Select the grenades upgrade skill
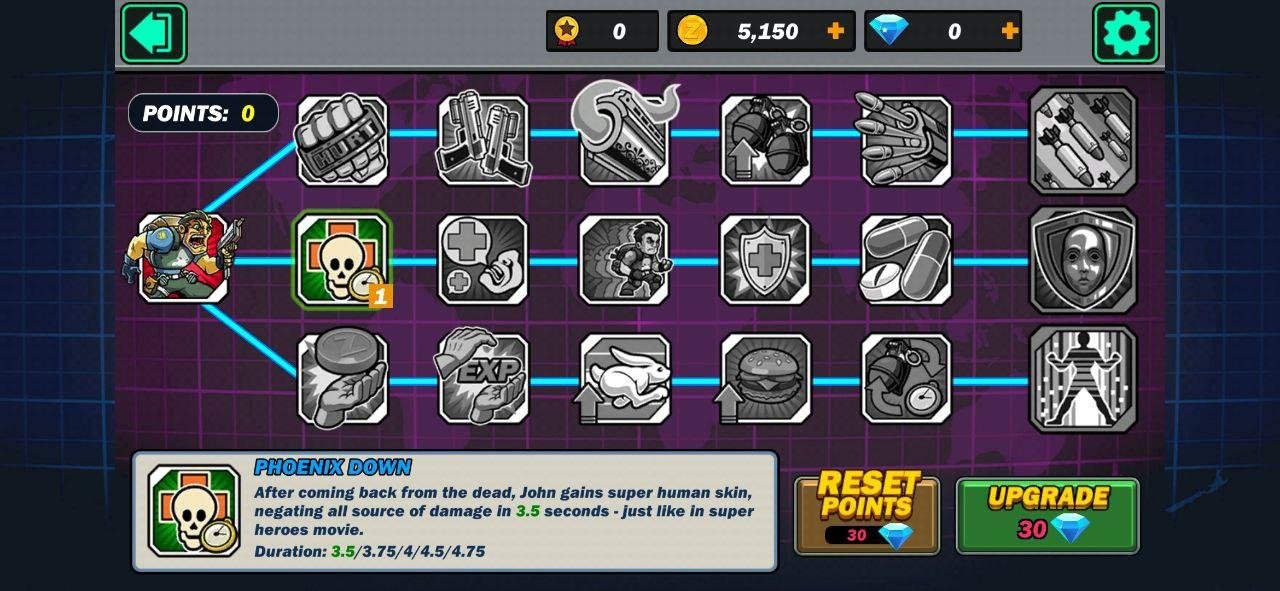 [766, 140]
